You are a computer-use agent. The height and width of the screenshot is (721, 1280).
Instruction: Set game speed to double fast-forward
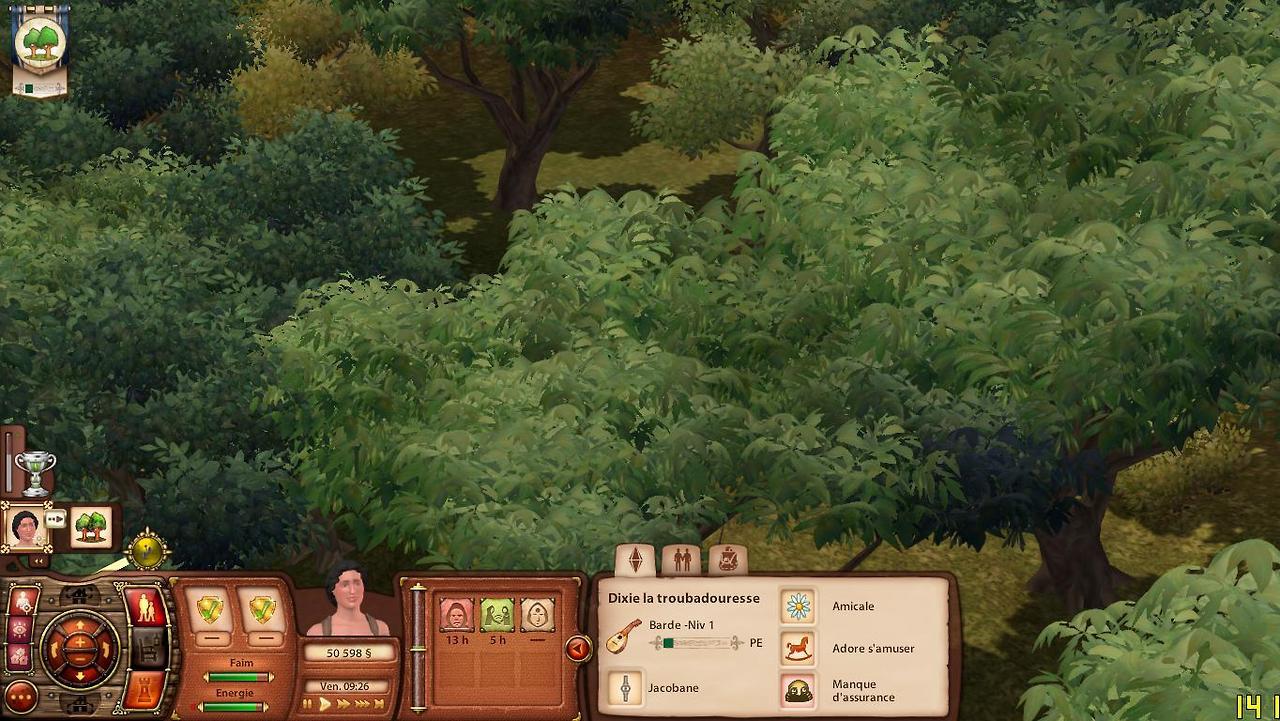345,704
